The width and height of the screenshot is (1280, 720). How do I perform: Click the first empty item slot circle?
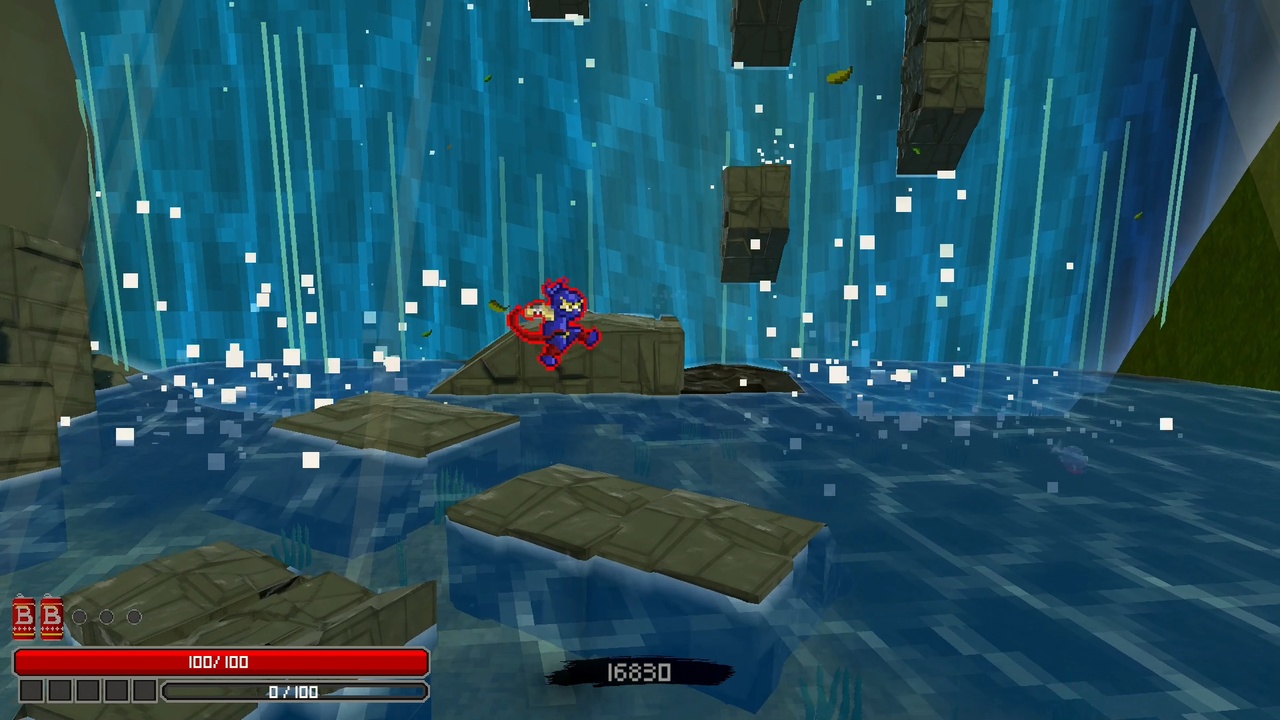click(80, 616)
